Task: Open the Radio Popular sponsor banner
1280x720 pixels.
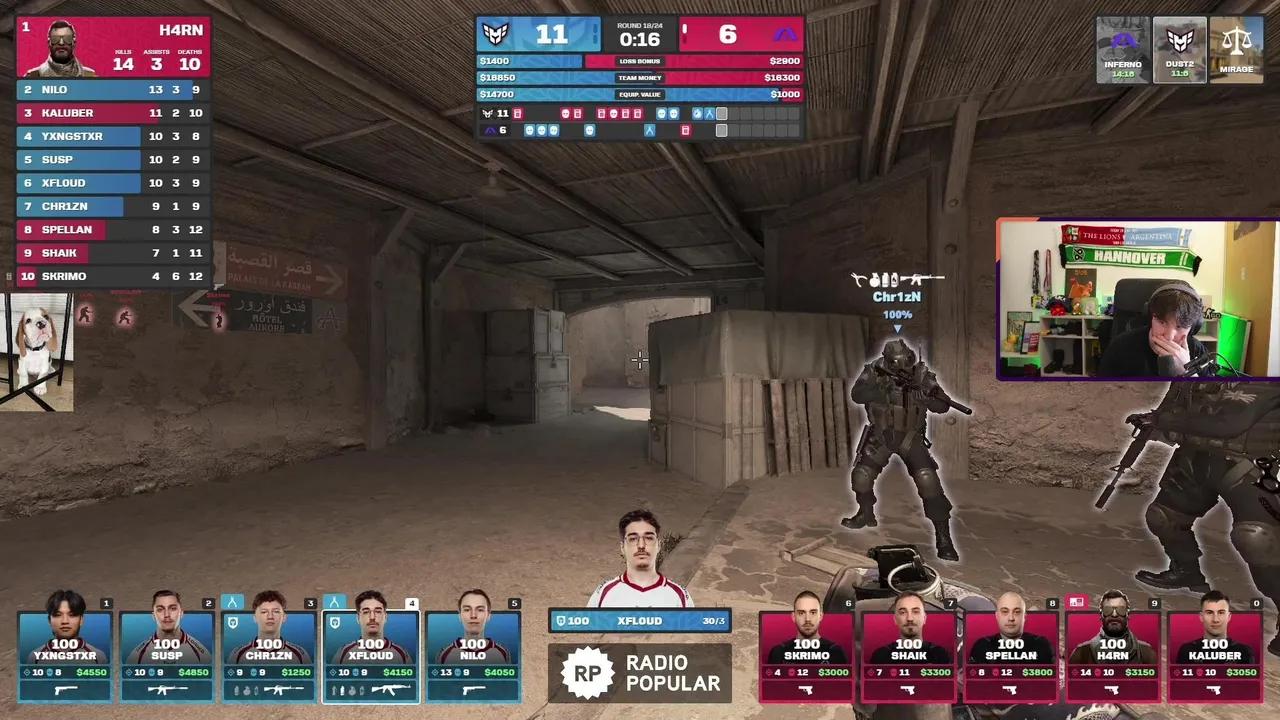Action: [x=640, y=673]
